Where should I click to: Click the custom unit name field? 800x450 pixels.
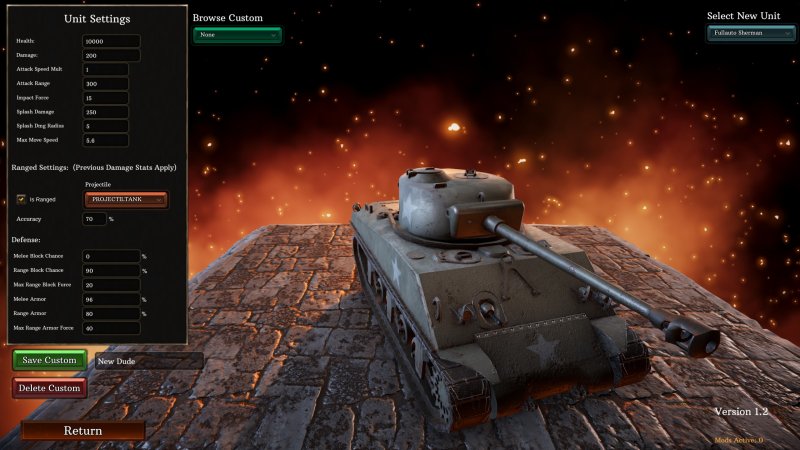click(148, 361)
